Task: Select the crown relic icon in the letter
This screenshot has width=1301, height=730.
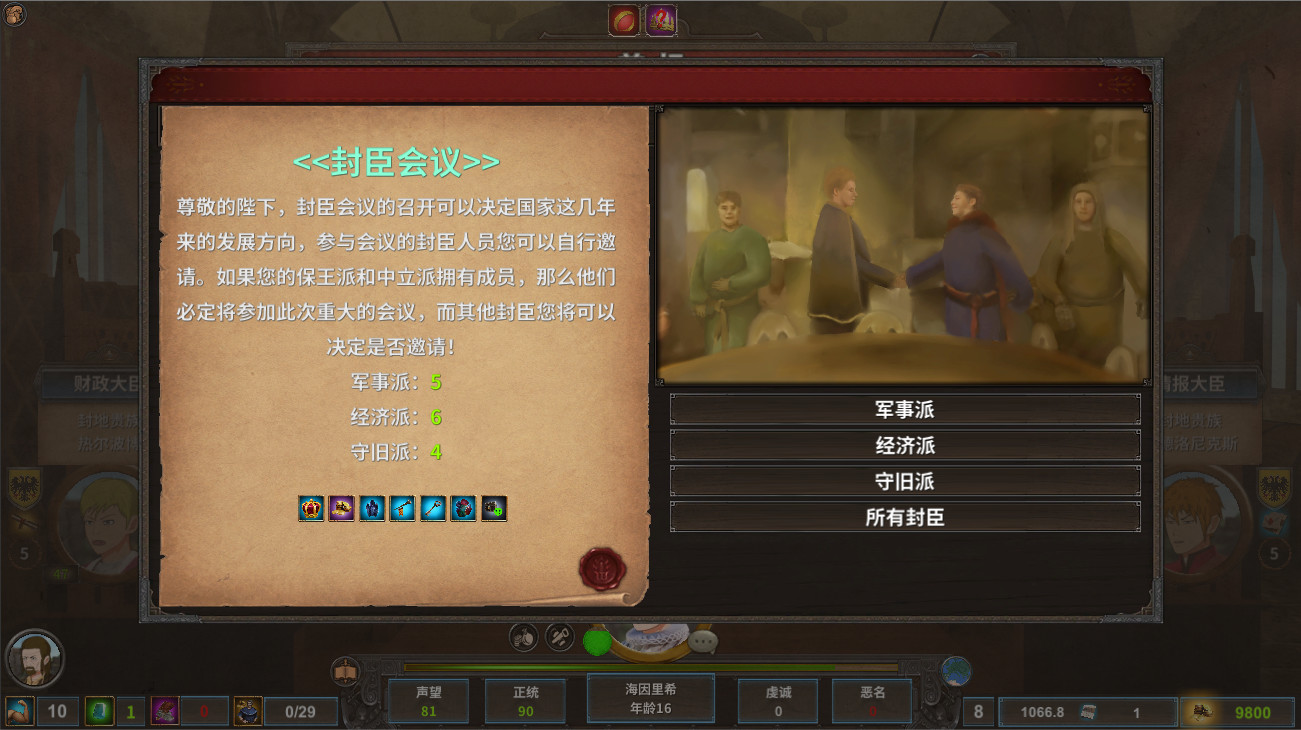Action: click(311, 508)
